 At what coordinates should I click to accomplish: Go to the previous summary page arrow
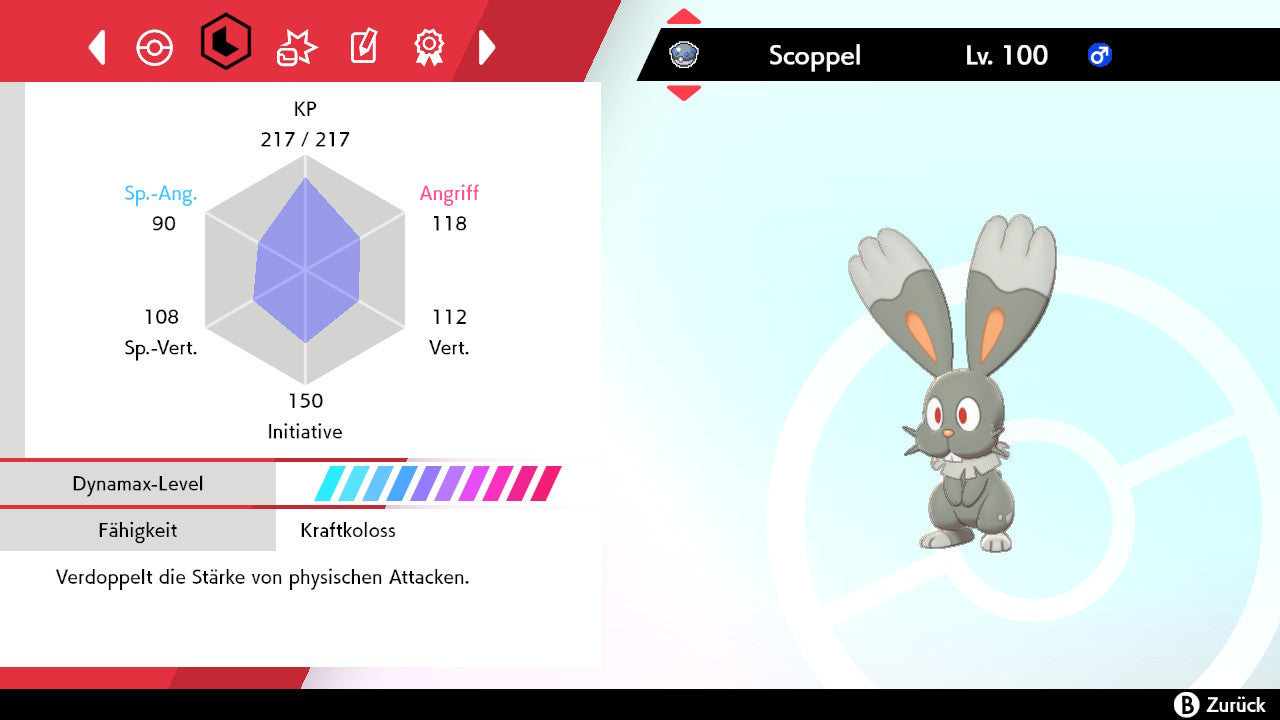97,47
